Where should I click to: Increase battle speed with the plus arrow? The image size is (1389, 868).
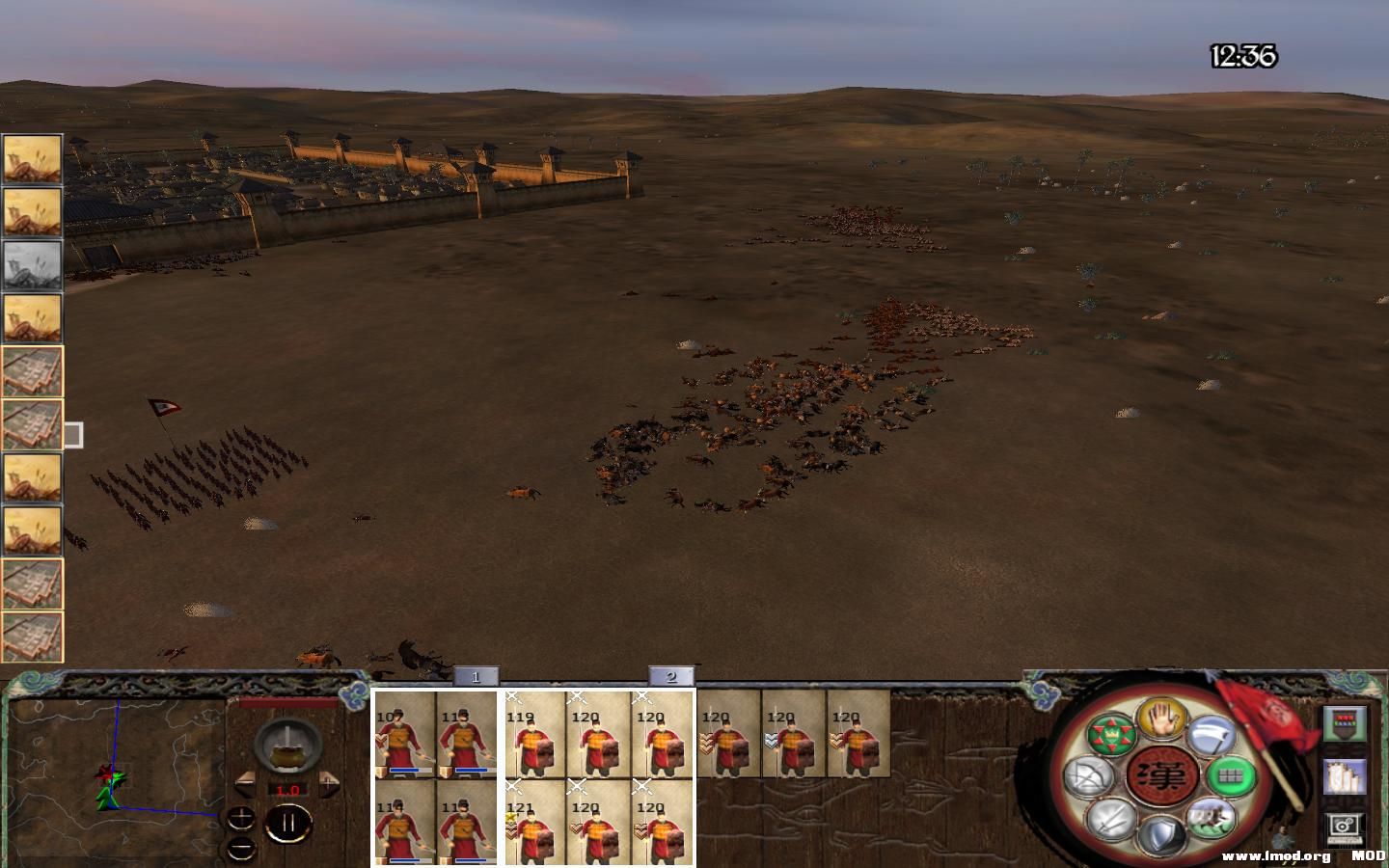coord(327,786)
